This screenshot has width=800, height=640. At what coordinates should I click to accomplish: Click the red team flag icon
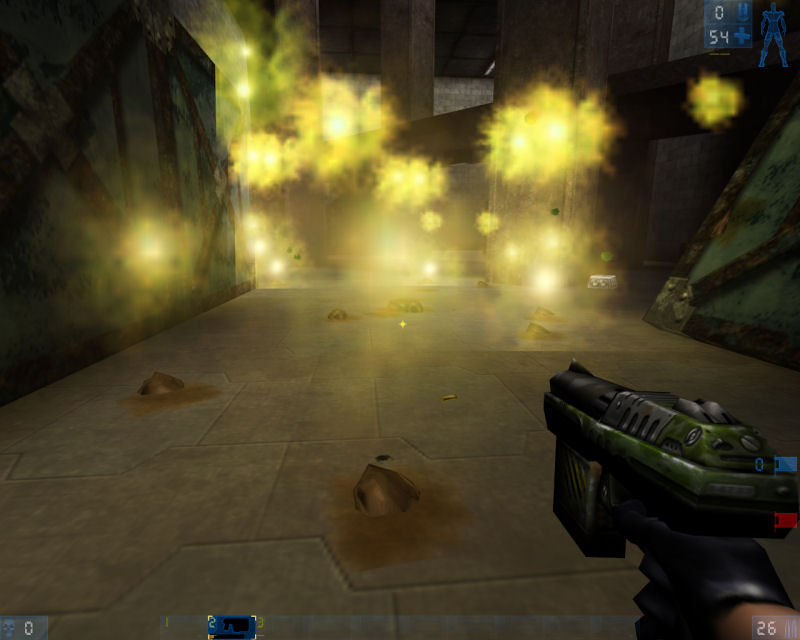[x=786, y=519]
